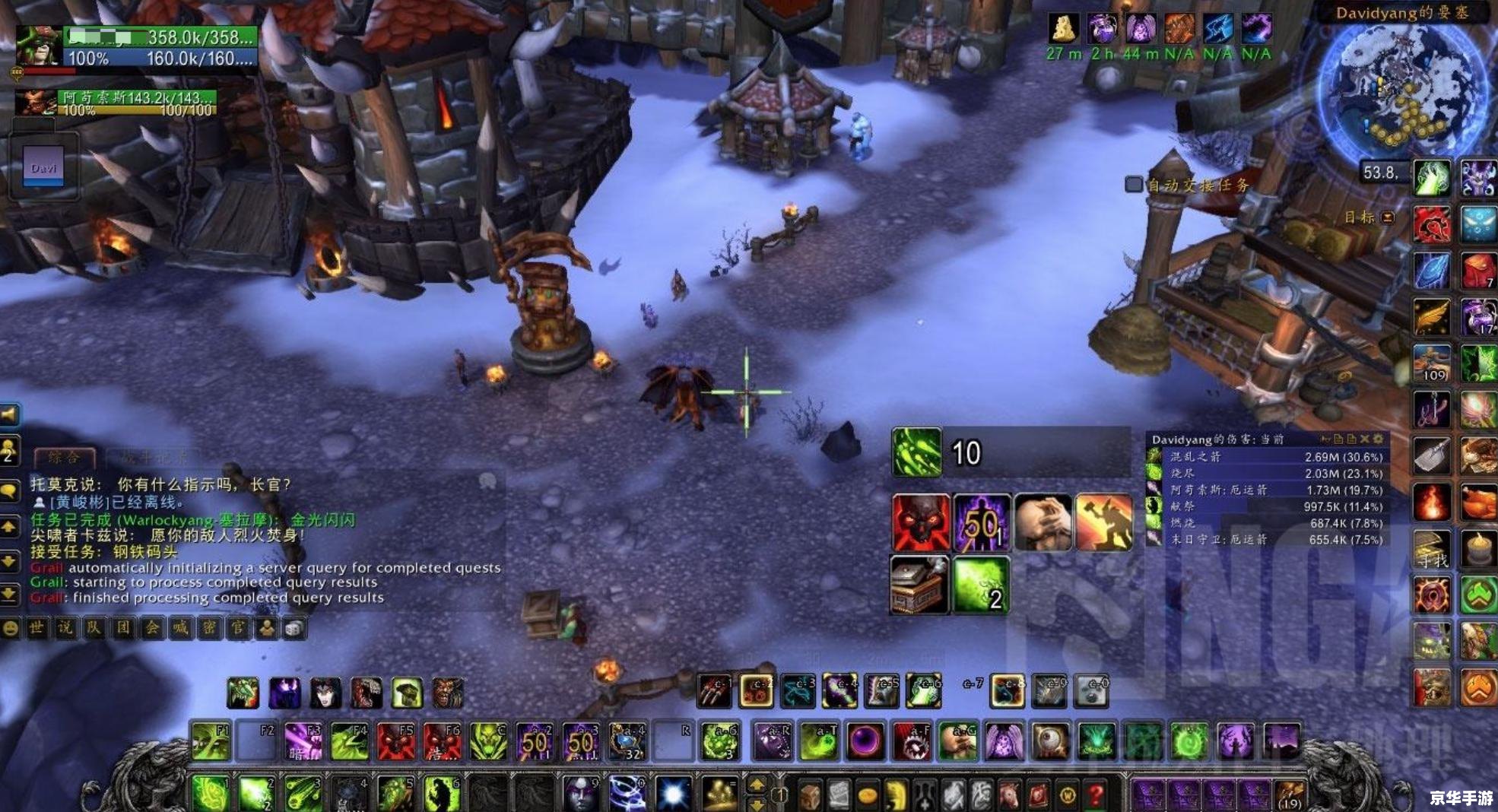Image resolution: width=1498 pixels, height=812 pixels.
Task: Click the 喊 yell channel button
Action: click(x=180, y=628)
